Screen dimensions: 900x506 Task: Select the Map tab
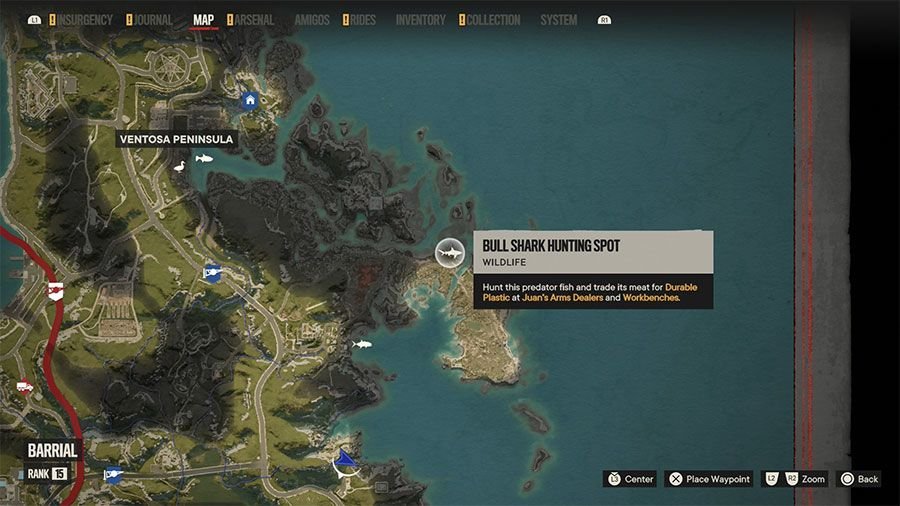pyautogui.click(x=203, y=20)
